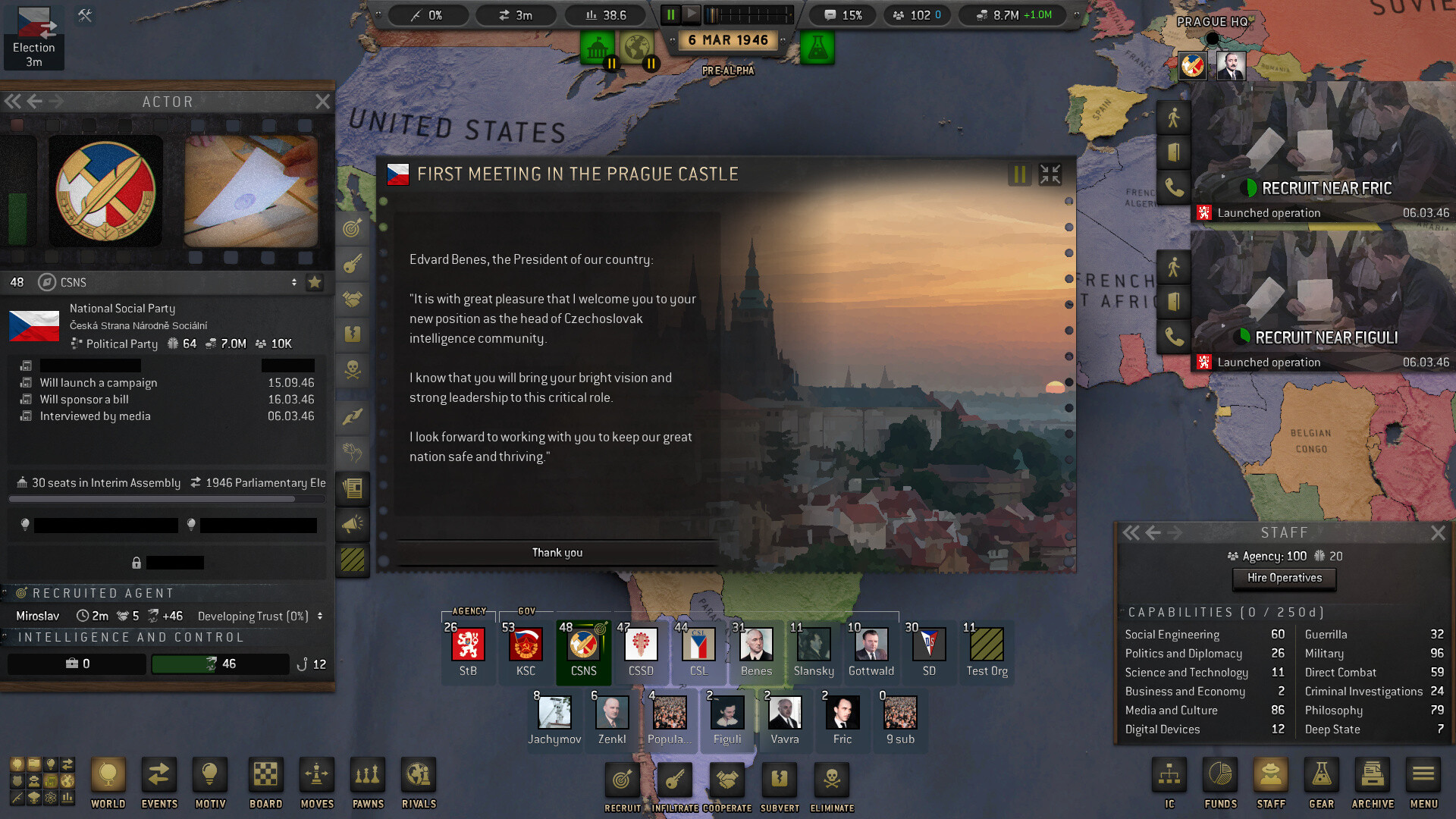The height and width of the screenshot is (819, 1456).
Task: Select the Recruit operation icon
Action: pos(622,779)
